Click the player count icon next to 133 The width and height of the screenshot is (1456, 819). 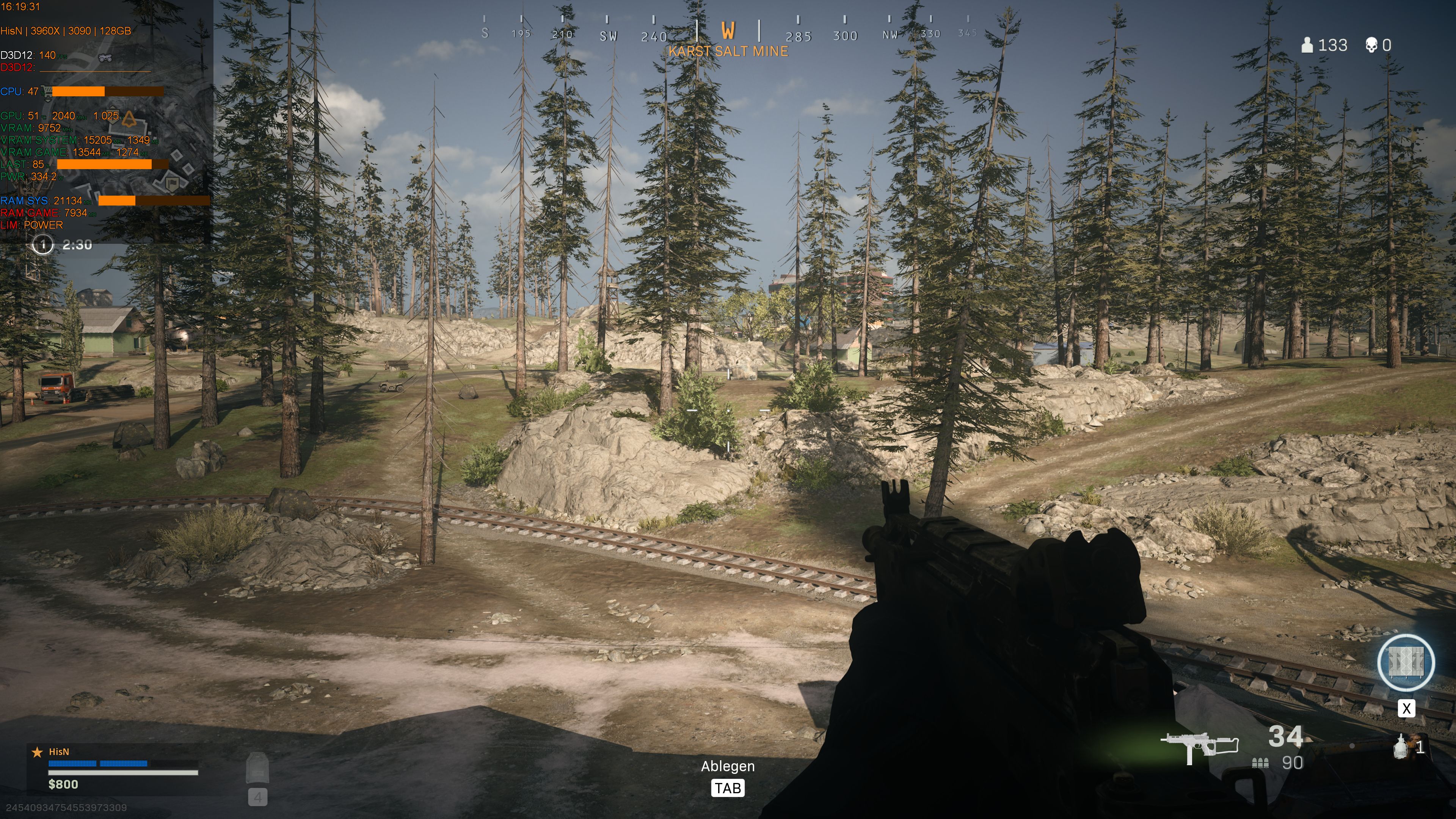(x=1307, y=45)
